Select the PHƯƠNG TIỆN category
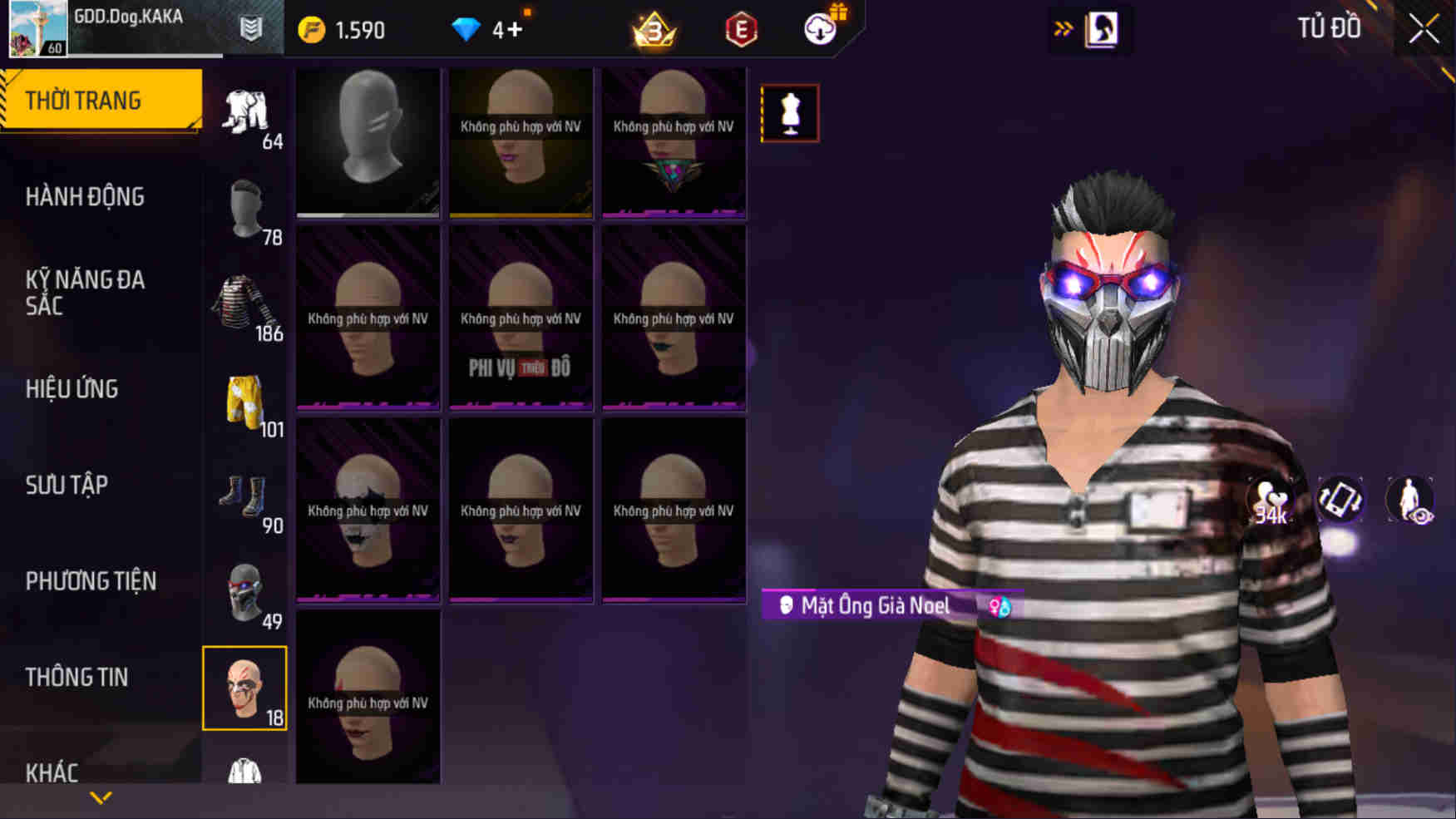Viewport: 1456px width, 819px height. click(91, 581)
